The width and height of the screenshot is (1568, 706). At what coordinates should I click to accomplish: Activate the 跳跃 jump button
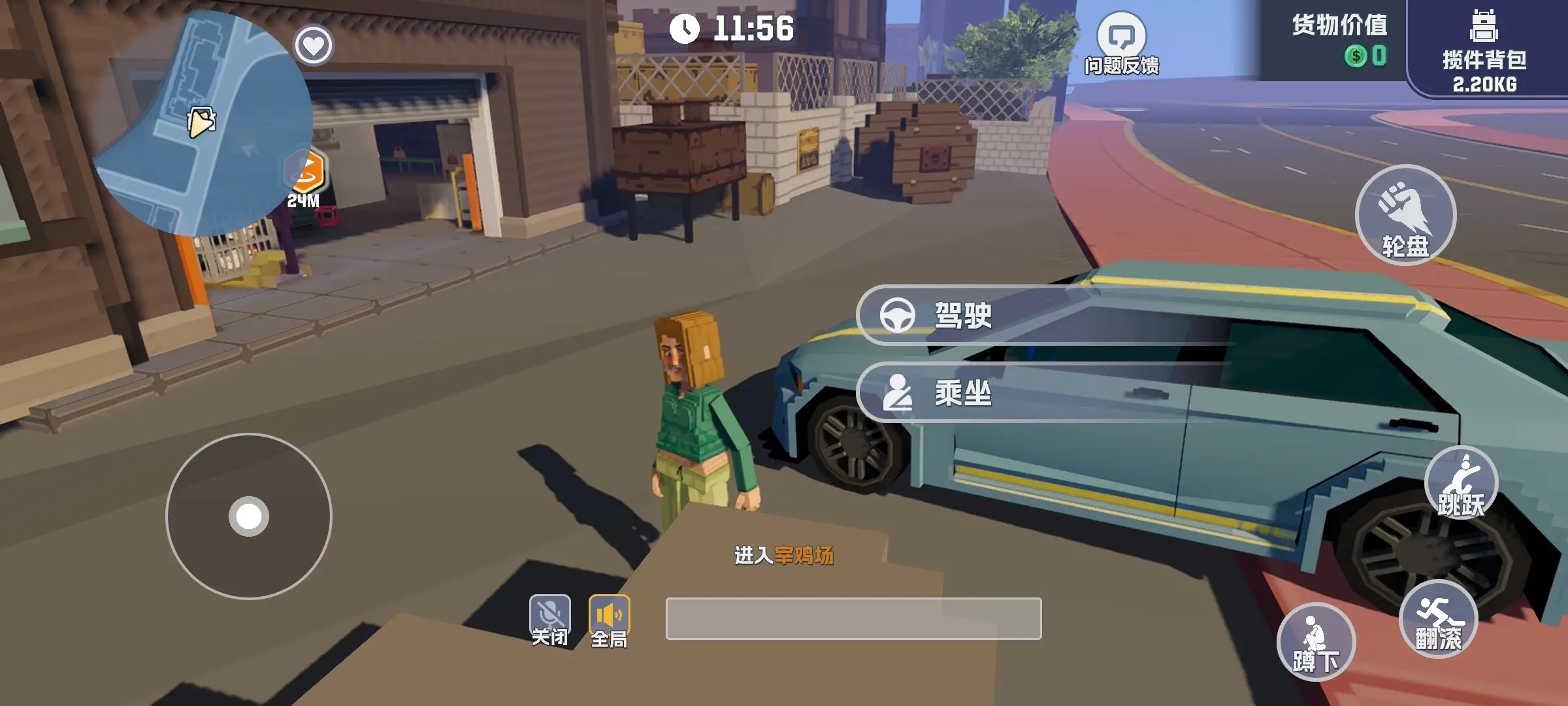[1461, 484]
